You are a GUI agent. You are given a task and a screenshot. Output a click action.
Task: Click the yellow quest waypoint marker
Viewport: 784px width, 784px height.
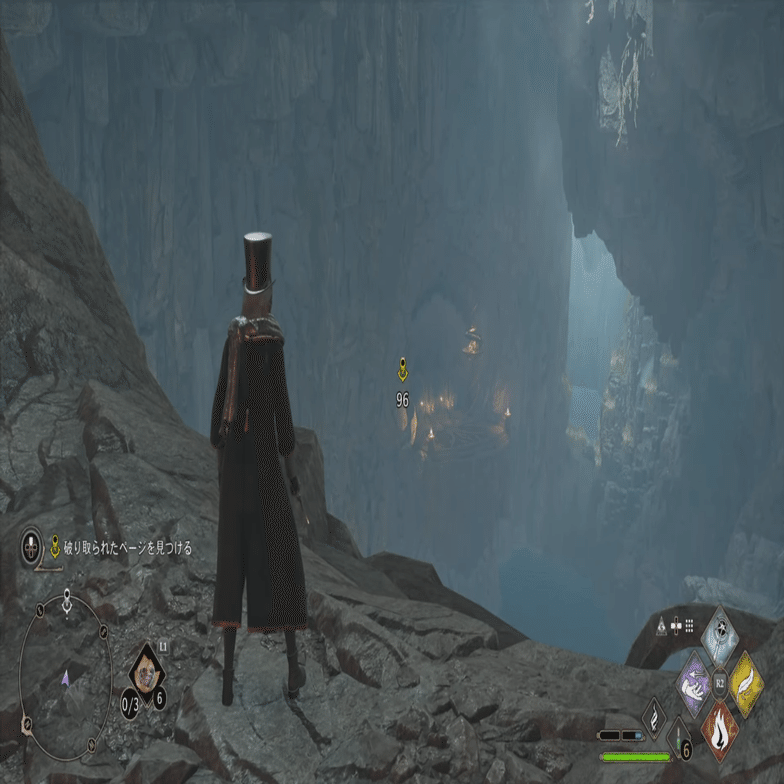(x=402, y=370)
